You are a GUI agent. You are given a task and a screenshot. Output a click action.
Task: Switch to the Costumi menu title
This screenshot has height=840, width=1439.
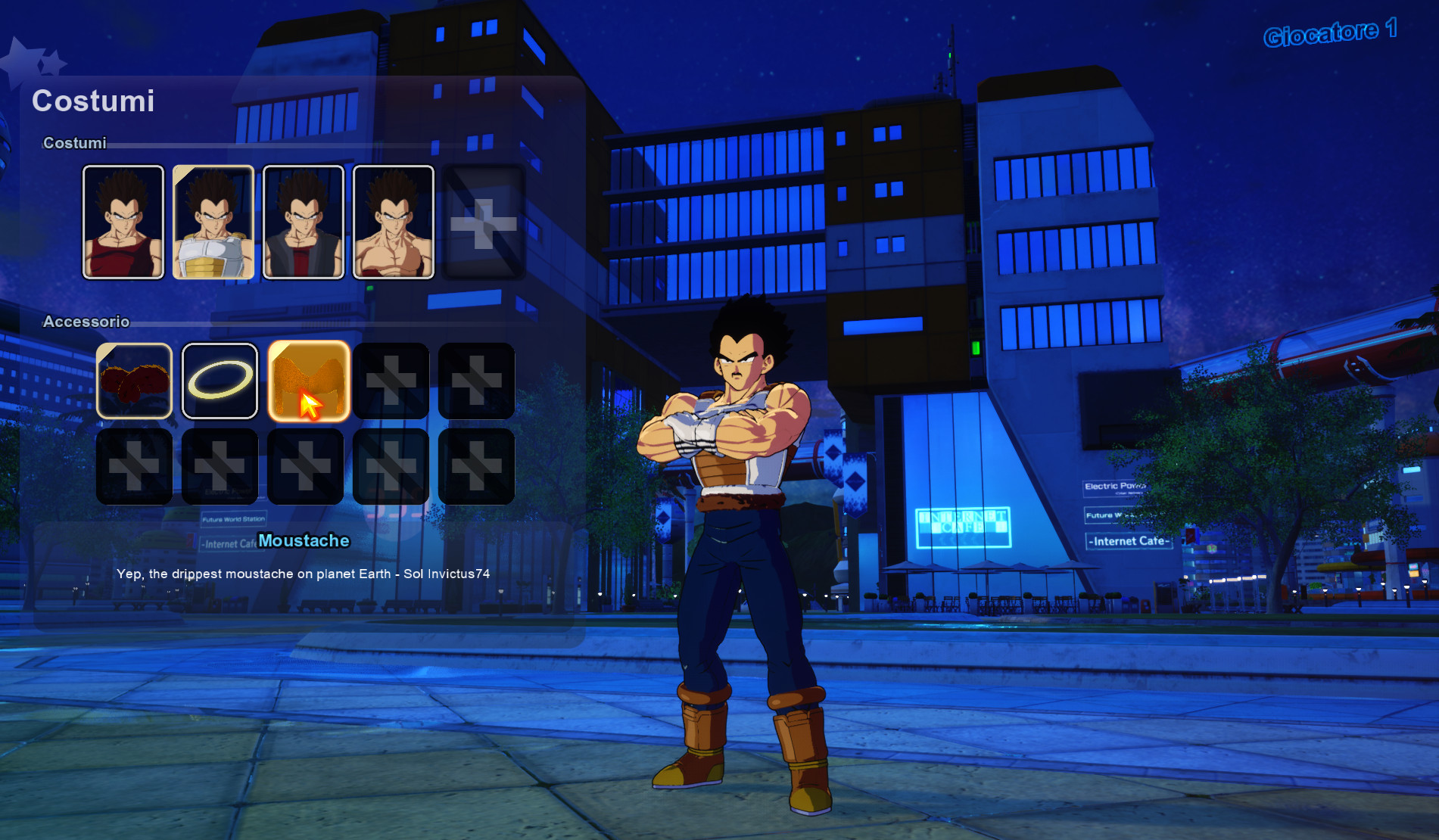pos(93,101)
